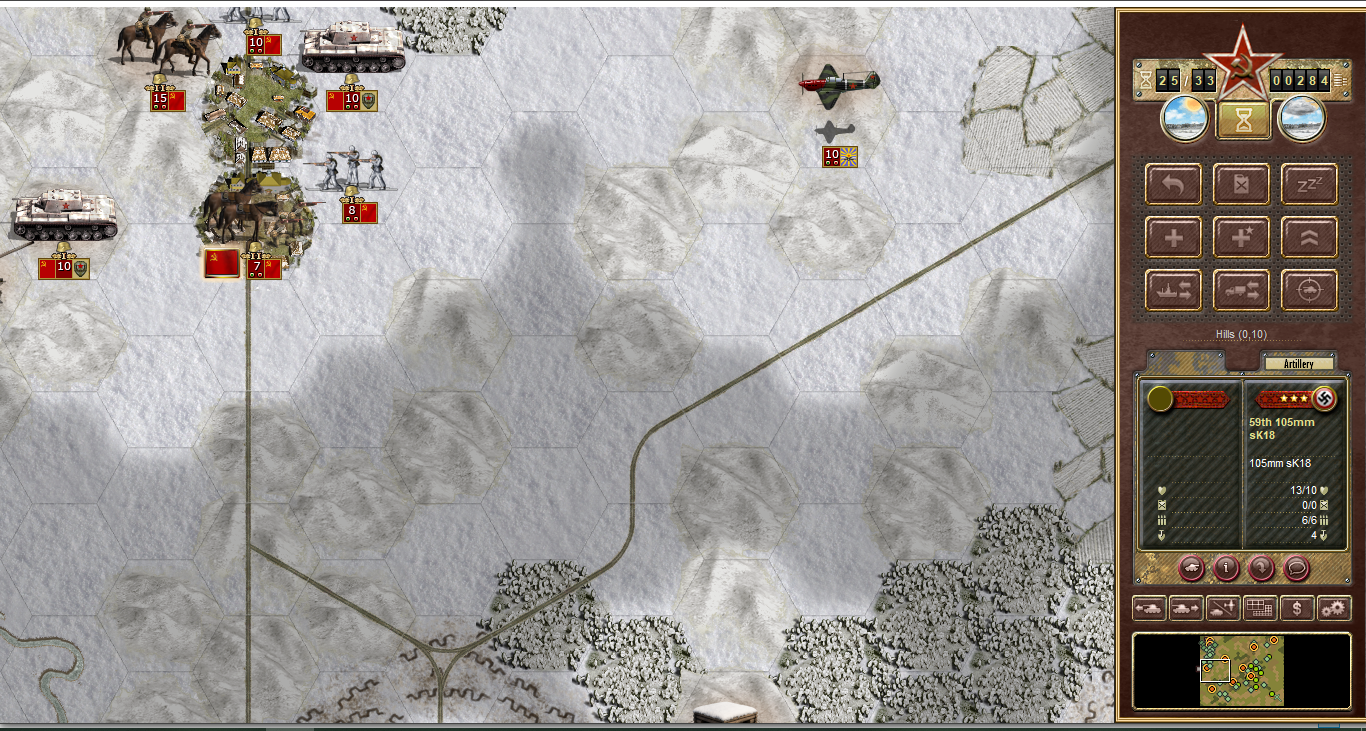Switch to the Artillery tab
The image size is (1366, 731).
click(1298, 363)
